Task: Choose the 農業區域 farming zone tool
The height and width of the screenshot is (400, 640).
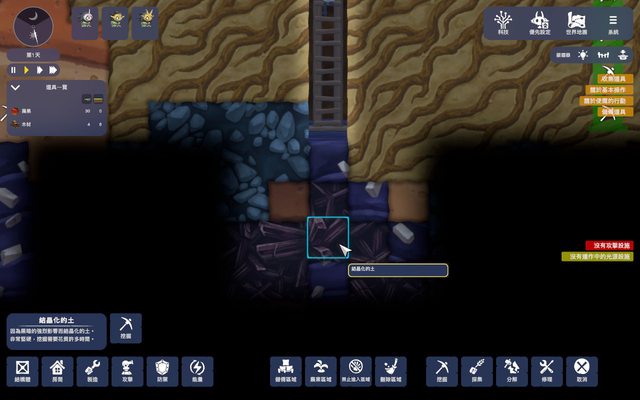Action: pos(319,371)
